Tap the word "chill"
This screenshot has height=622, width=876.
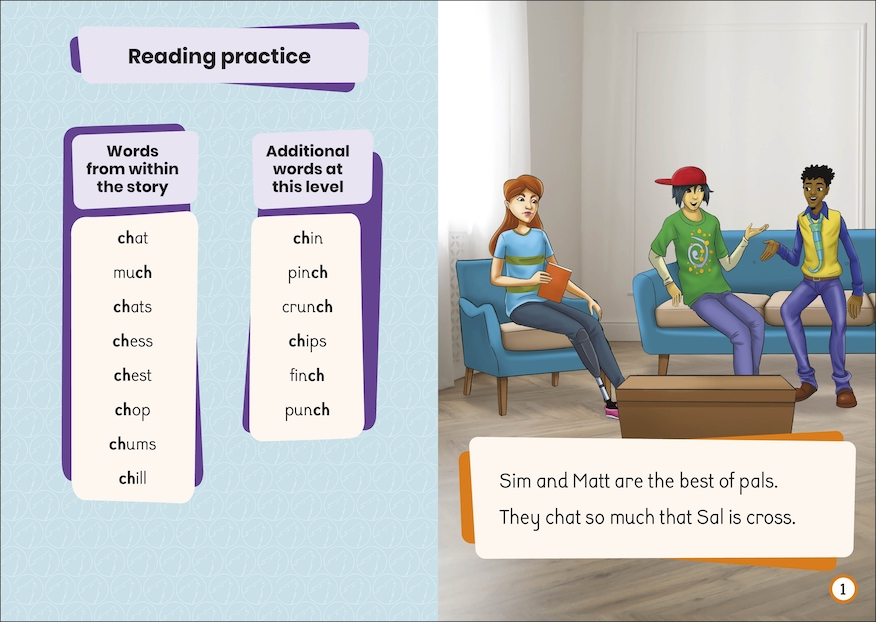pyautogui.click(x=133, y=478)
